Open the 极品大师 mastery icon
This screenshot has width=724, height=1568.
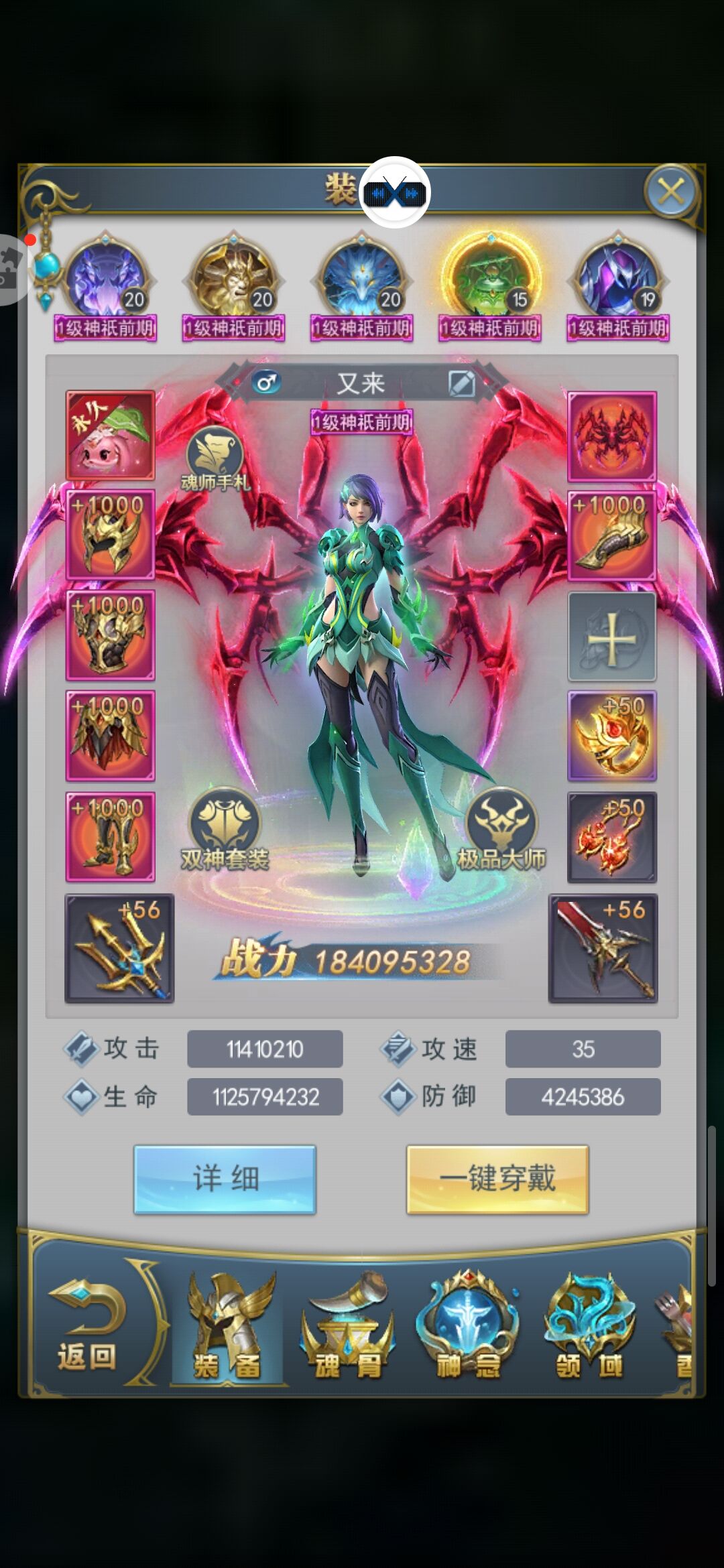501,828
